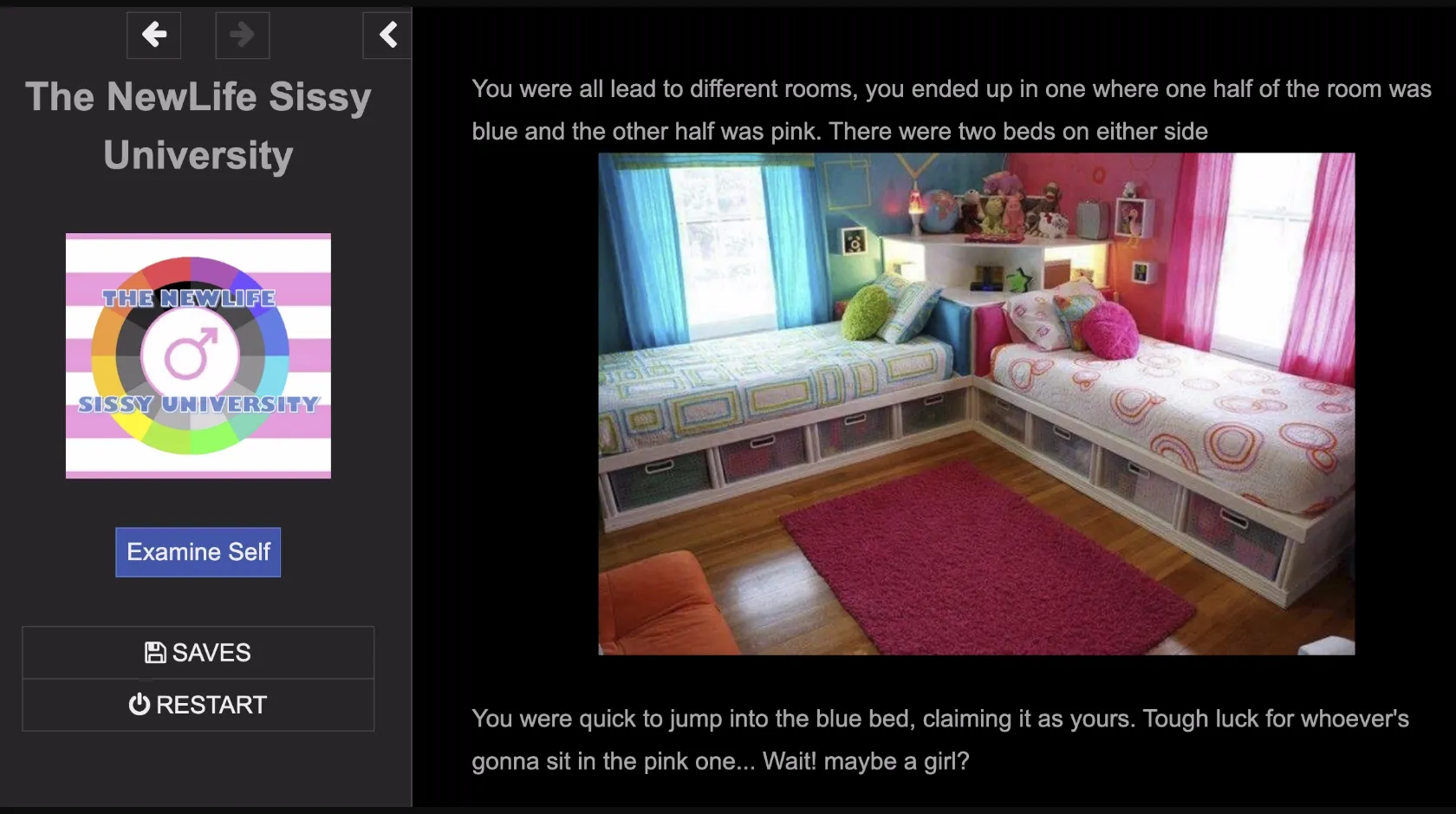
Task: Open the SAVES menu entry
Action: (x=198, y=652)
